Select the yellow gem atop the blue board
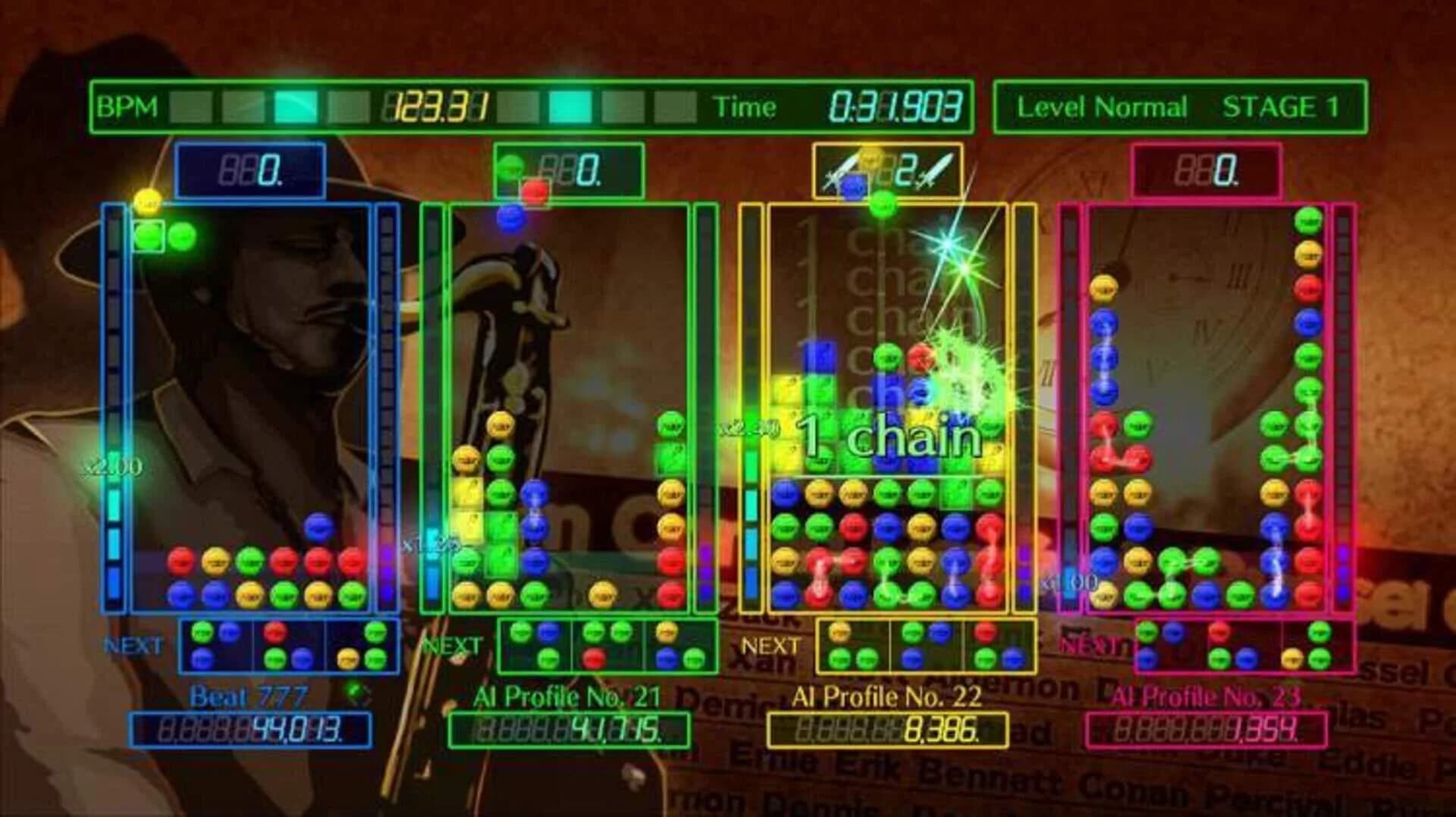 point(149,202)
